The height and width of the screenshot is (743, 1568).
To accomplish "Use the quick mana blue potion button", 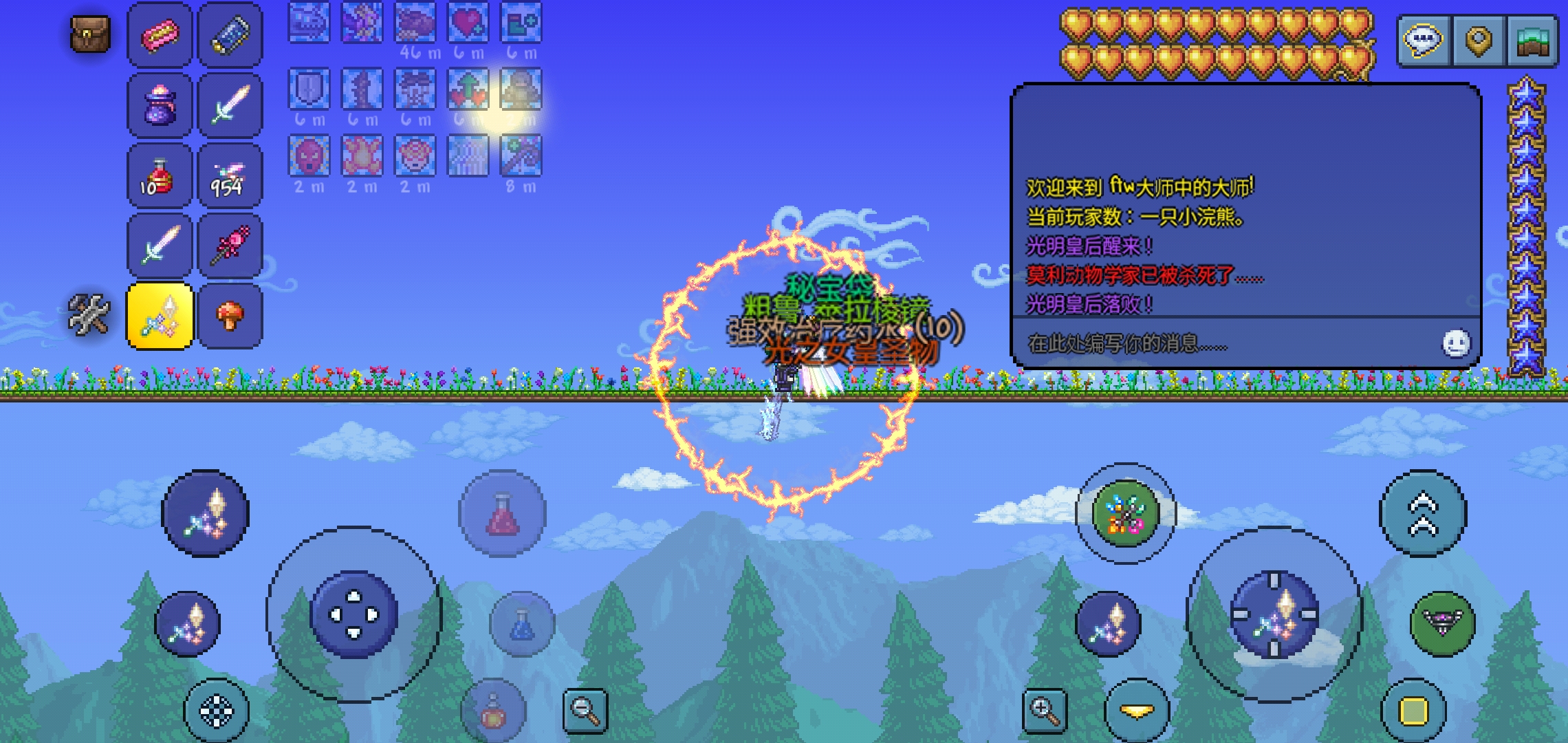I will coord(522,623).
